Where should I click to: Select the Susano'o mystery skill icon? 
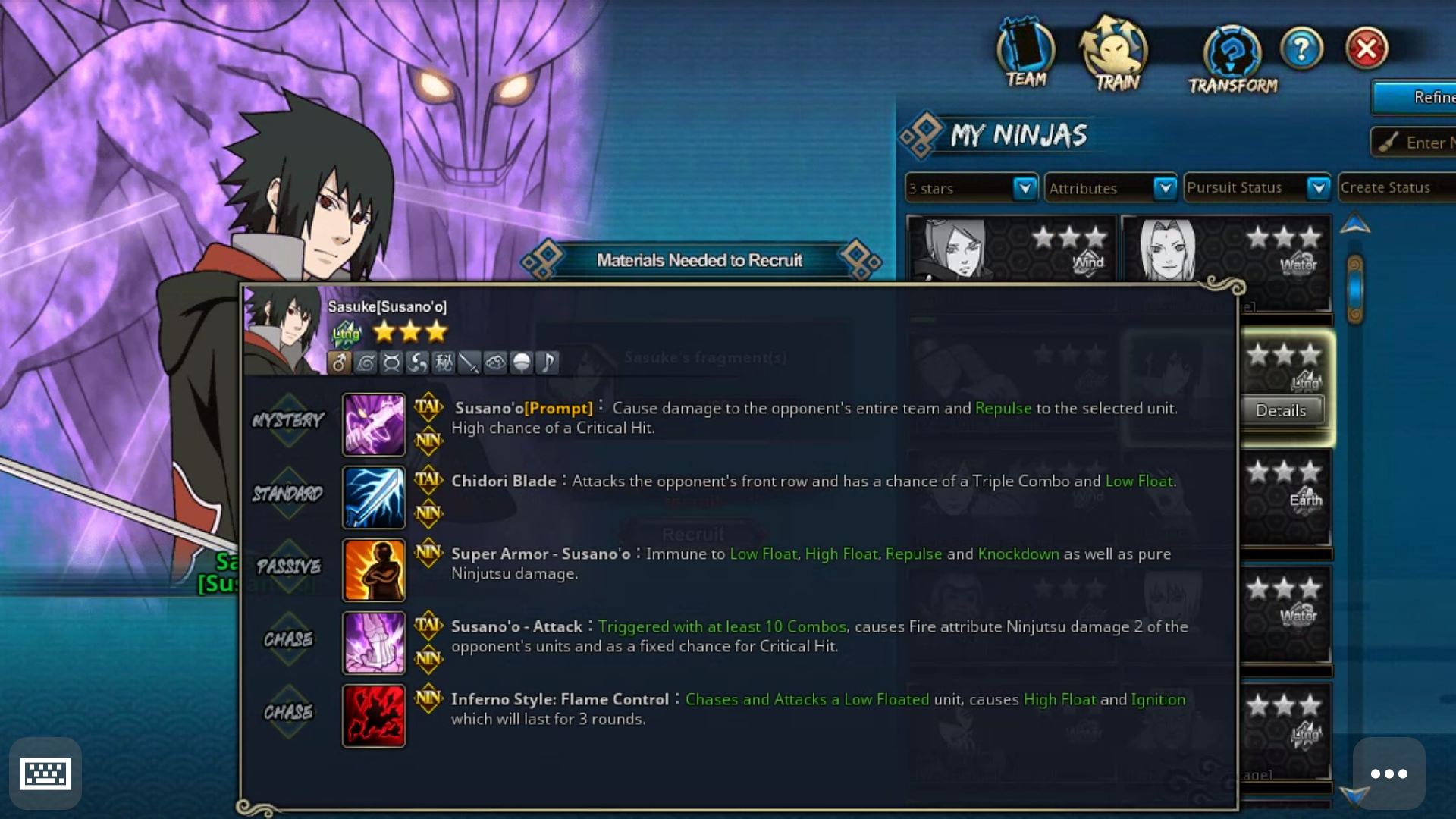pyautogui.click(x=374, y=424)
